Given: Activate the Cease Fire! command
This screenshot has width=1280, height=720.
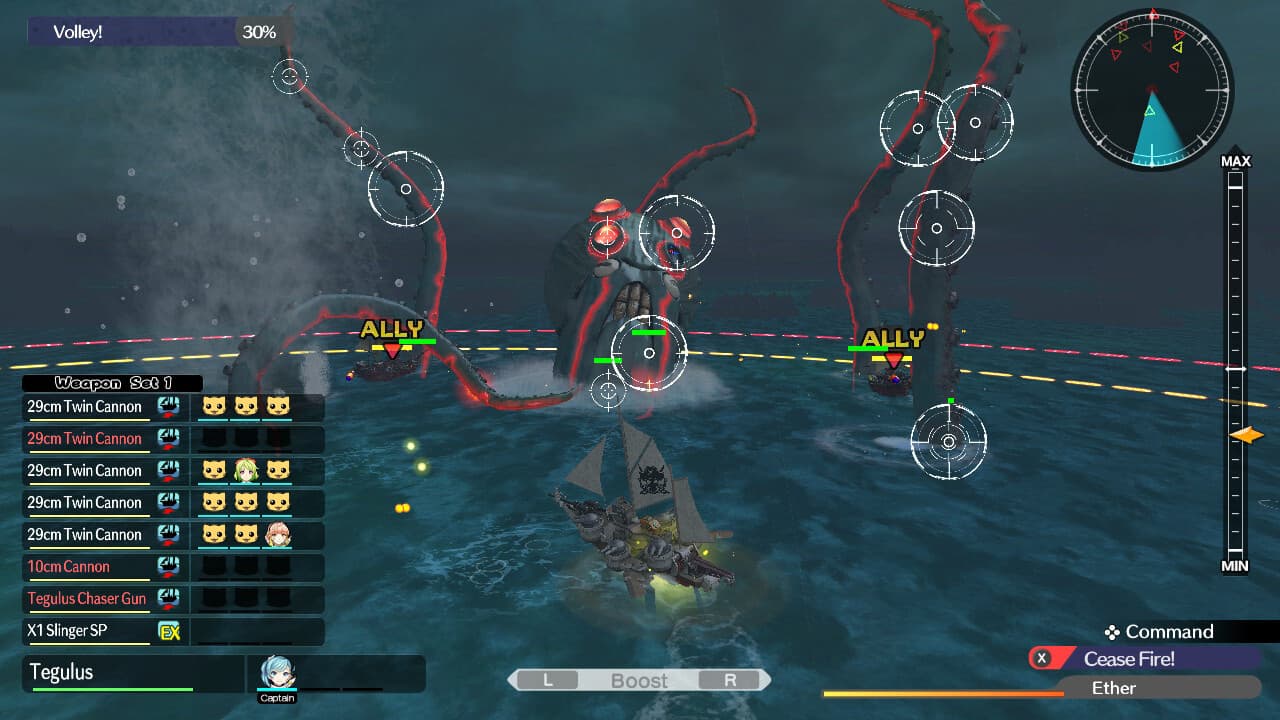Looking at the screenshot, I should (x=1129, y=659).
